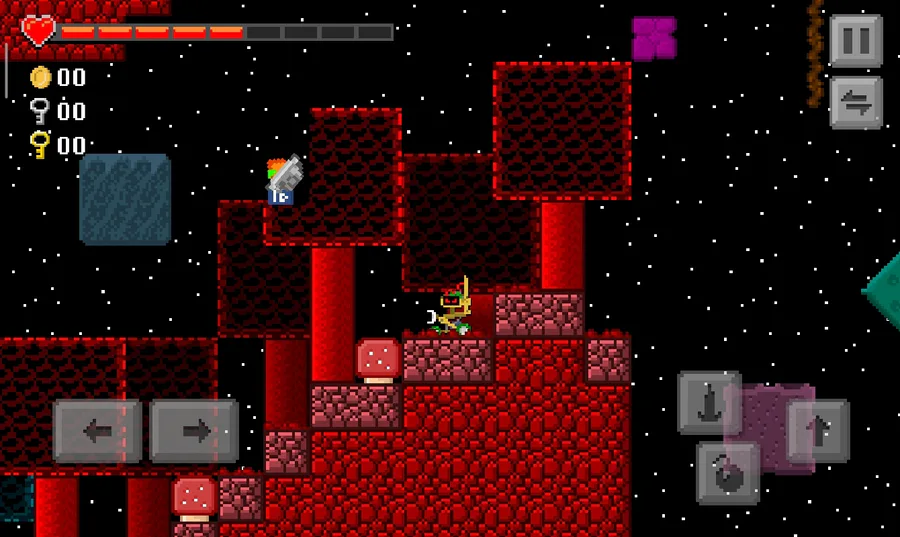Throw a bomb with the bomb button
Viewport: 900px width, 537px height.
click(728, 474)
